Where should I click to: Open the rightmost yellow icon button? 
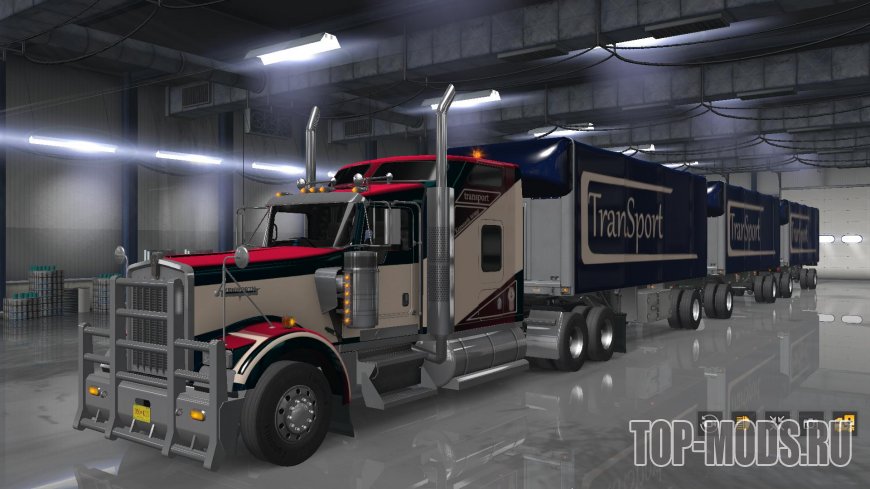(x=845, y=421)
